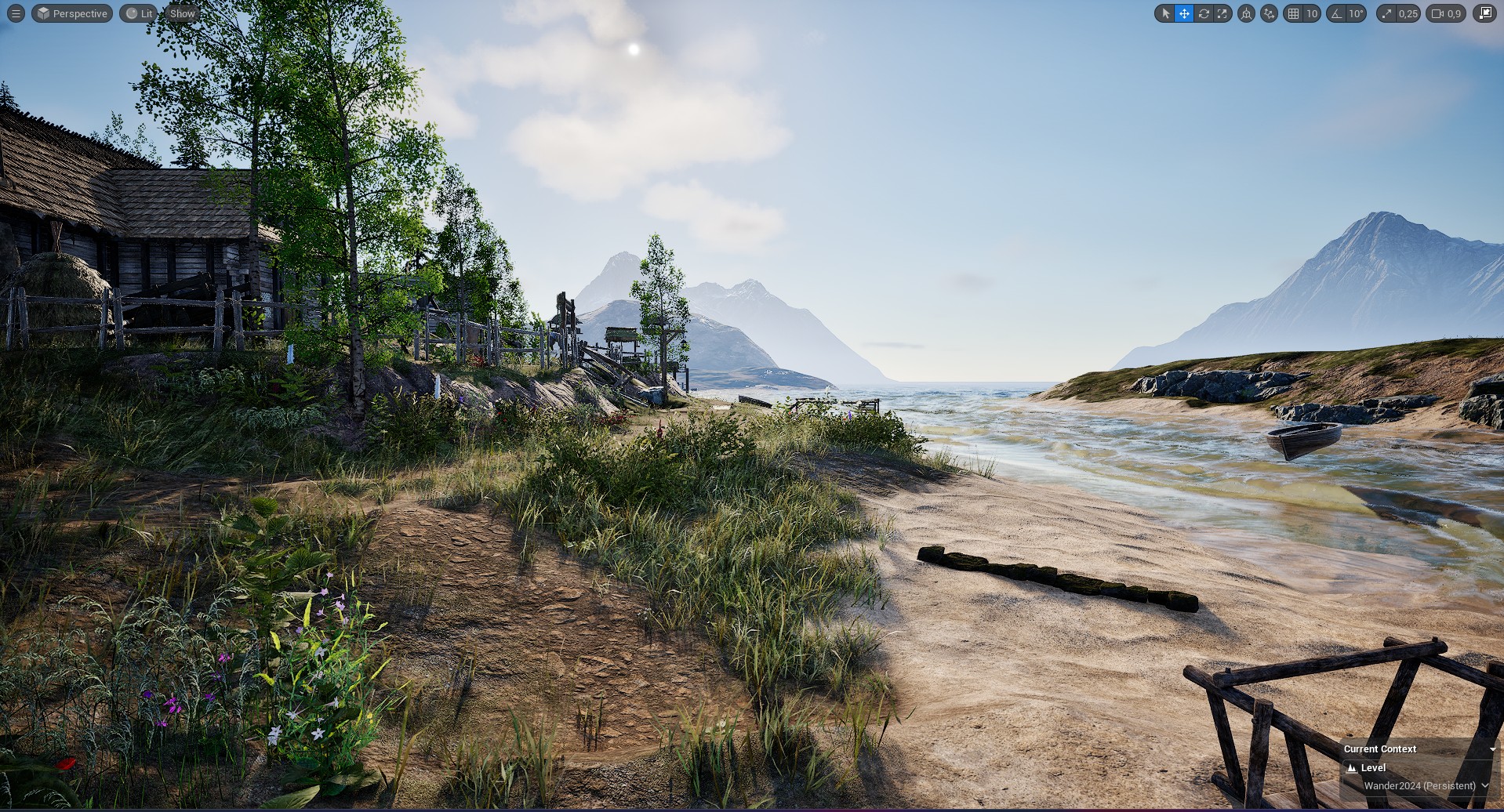The width and height of the screenshot is (1504, 812).
Task: Switch to the rotate tool
Action: click(x=1203, y=13)
